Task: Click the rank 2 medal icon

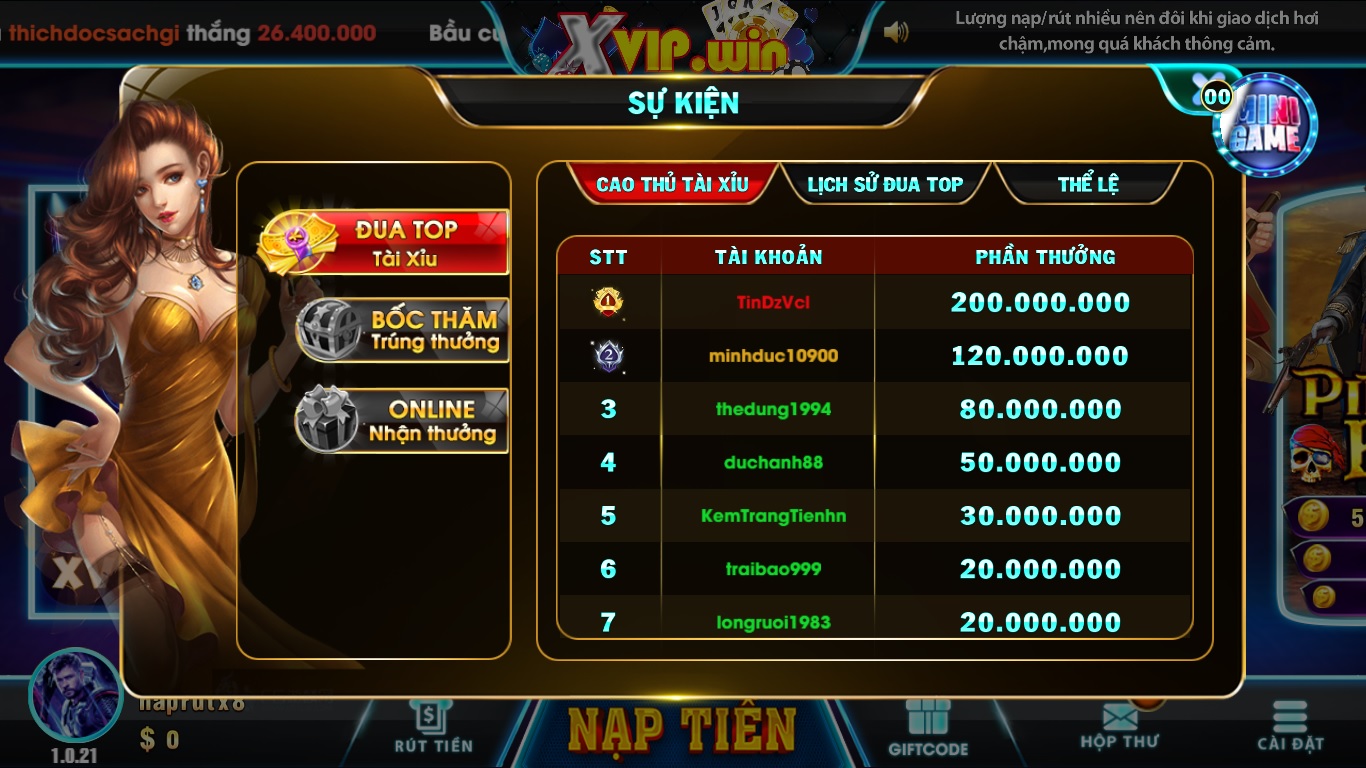Action: [x=609, y=355]
